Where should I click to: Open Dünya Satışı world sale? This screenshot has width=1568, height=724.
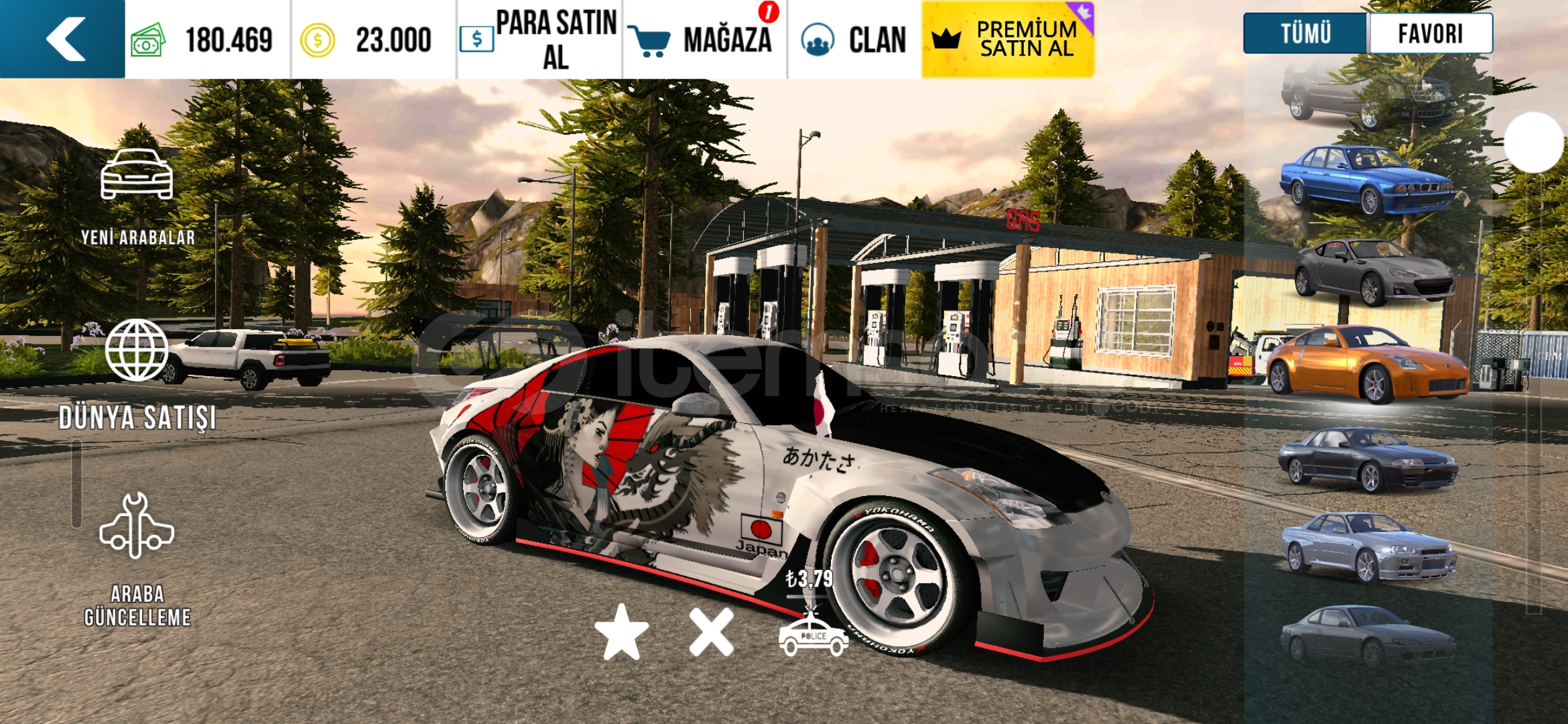(137, 375)
